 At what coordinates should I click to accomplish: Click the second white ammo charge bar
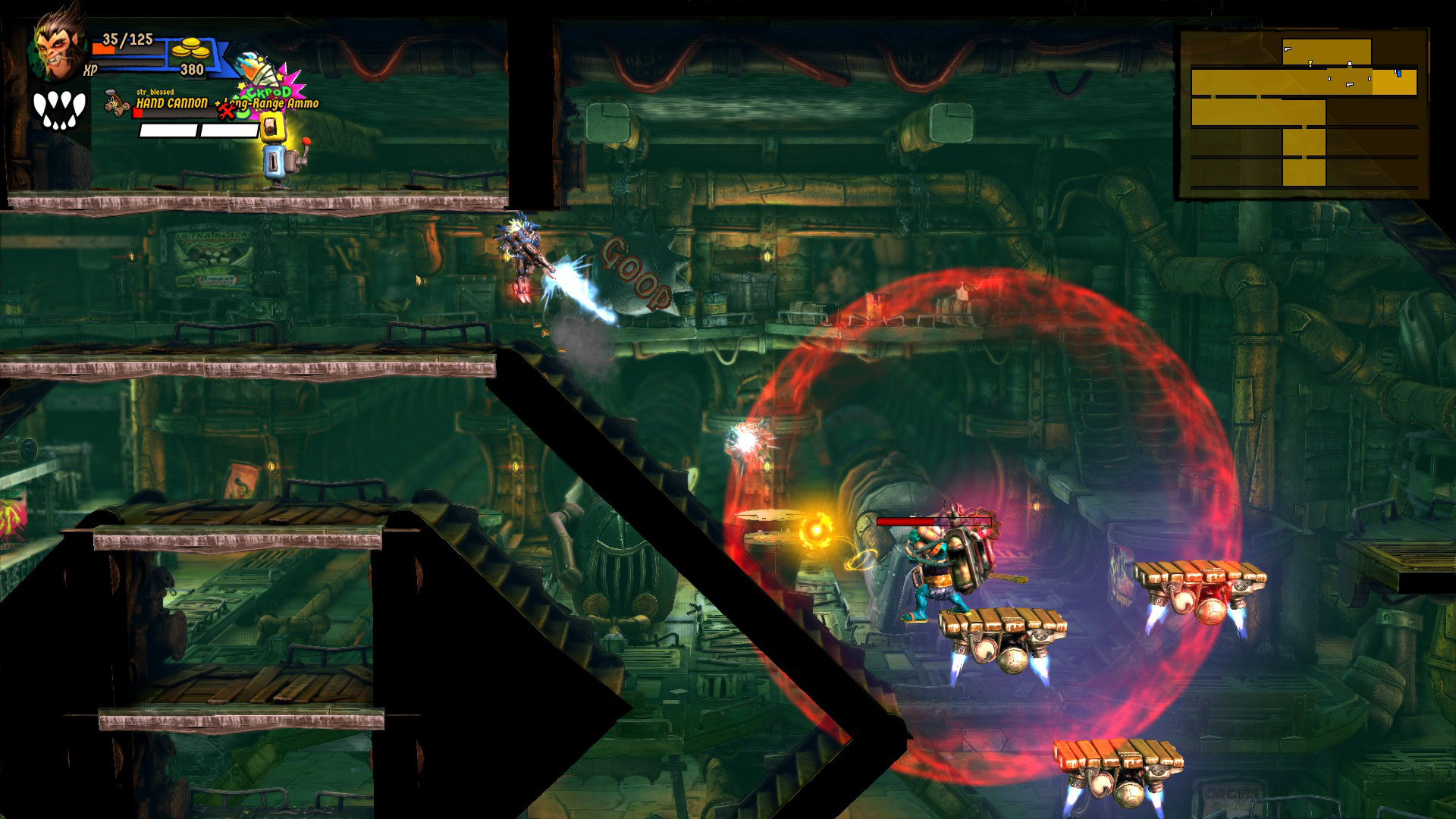click(x=230, y=130)
